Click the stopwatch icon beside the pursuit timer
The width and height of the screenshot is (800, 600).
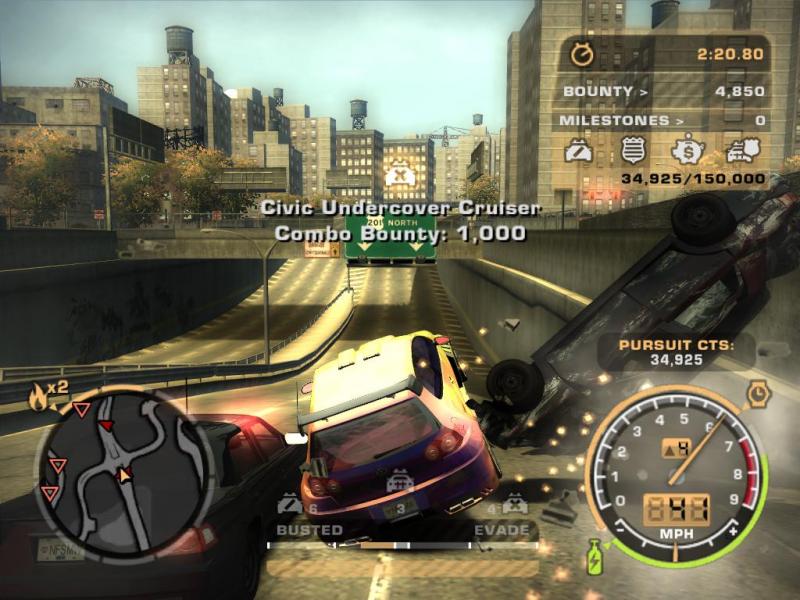tap(580, 51)
